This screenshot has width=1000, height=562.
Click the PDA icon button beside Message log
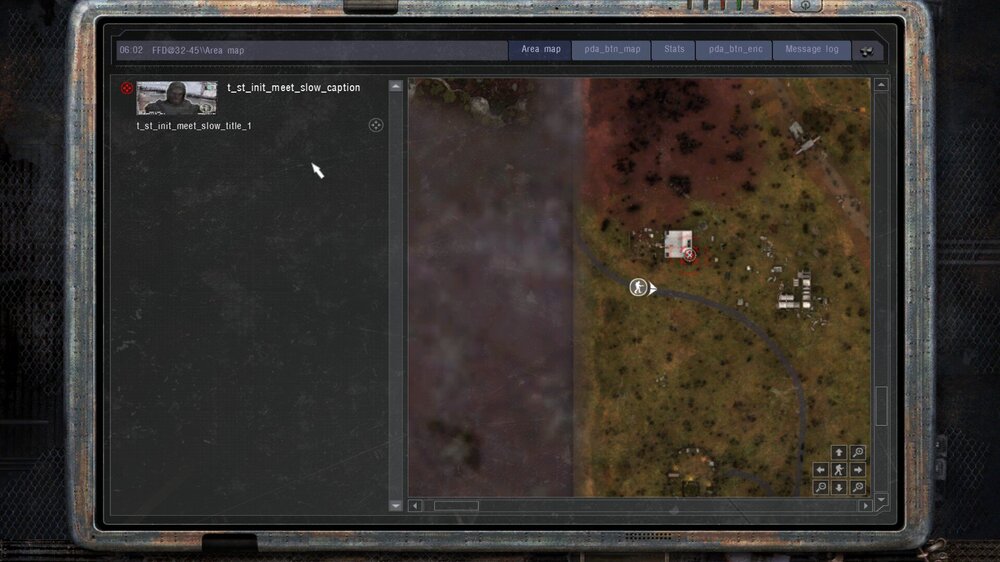tap(868, 50)
